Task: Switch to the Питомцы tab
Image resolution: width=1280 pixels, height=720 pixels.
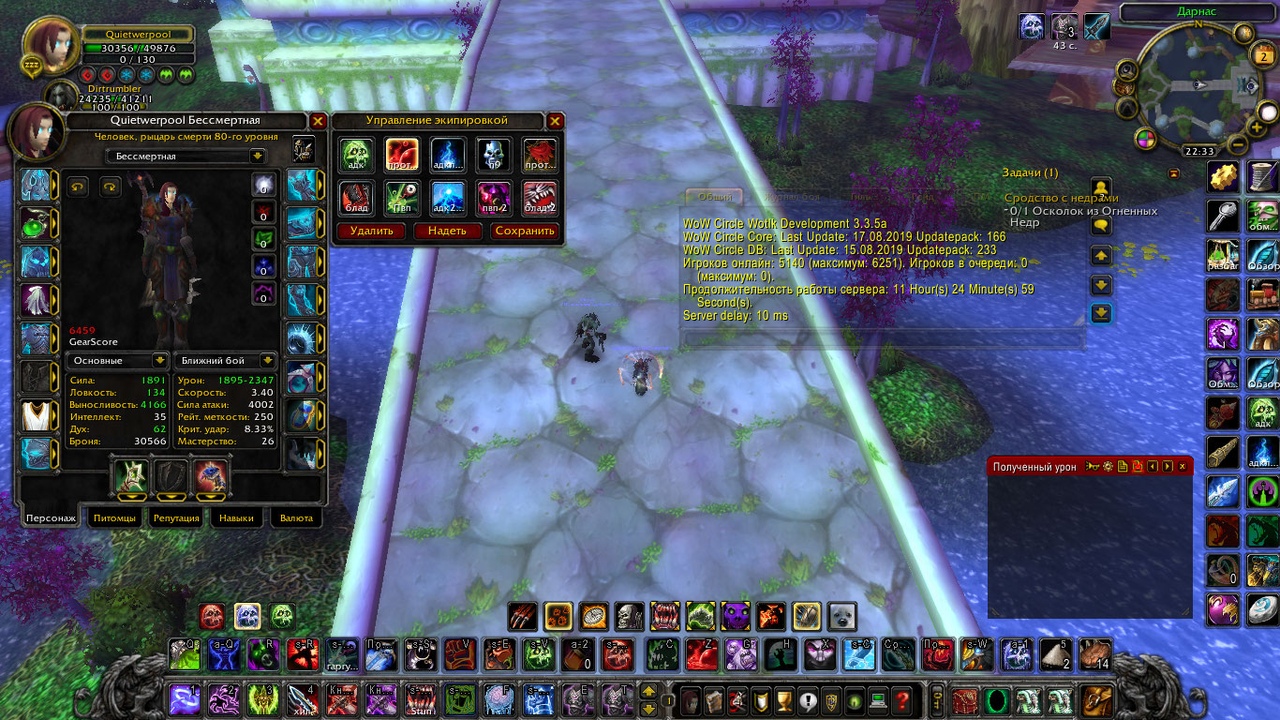Action: pyautogui.click(x=114, y=518)
